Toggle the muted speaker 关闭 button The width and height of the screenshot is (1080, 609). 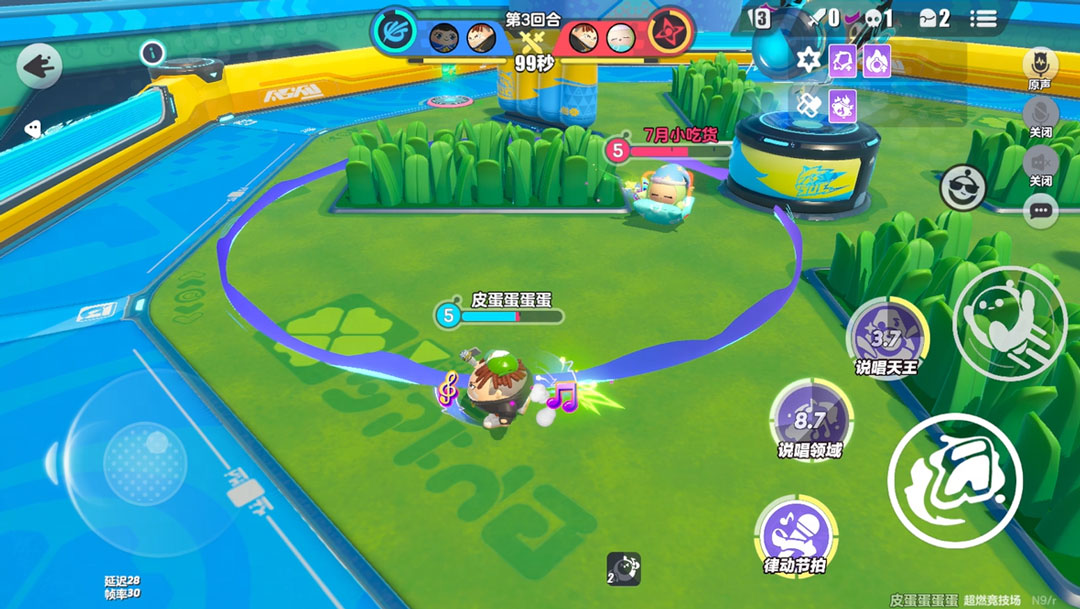tap(1040, 161)
